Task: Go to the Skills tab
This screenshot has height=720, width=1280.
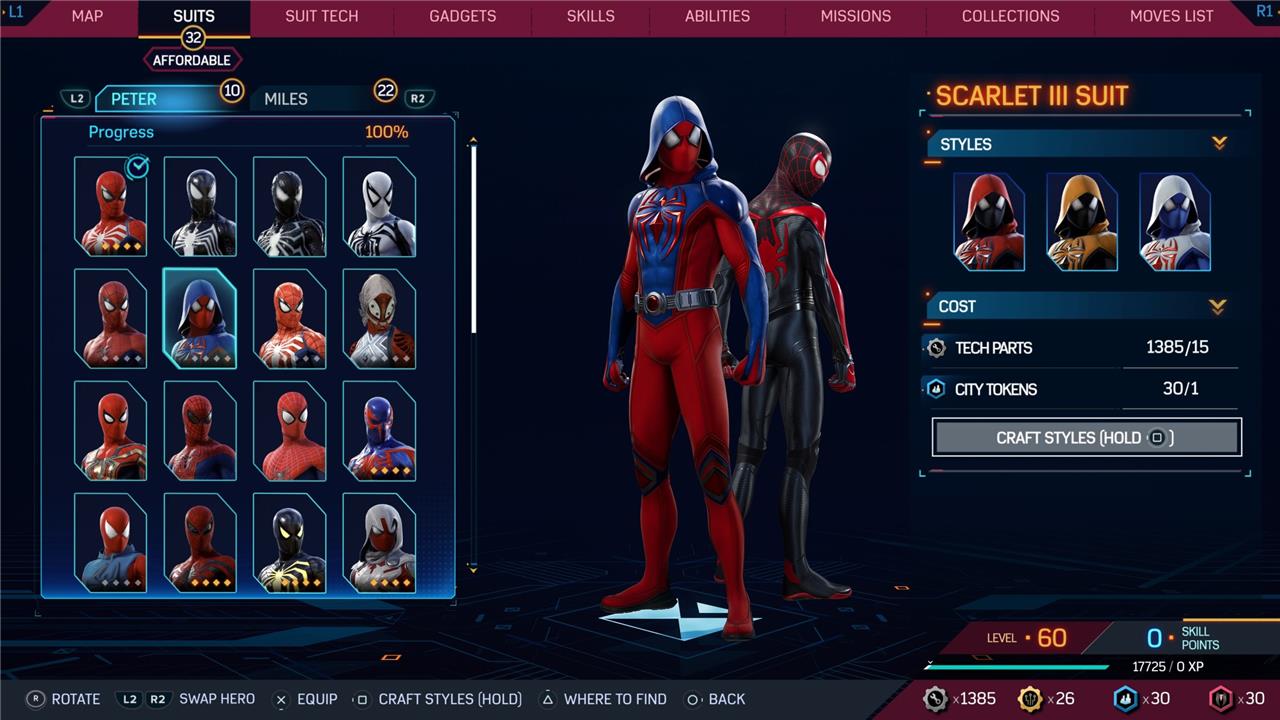Action: point(591,16)
